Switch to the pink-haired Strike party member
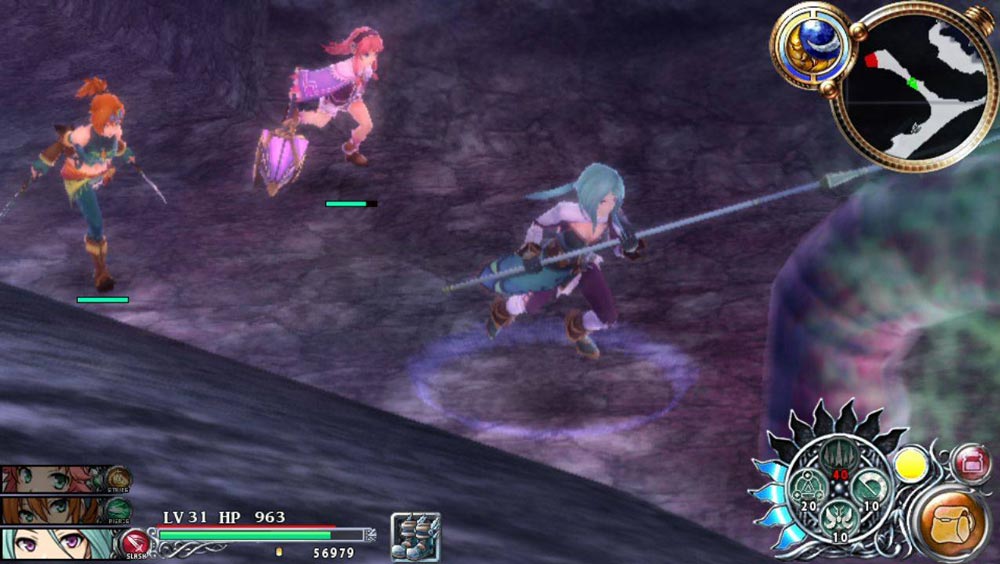 [50, 479]
